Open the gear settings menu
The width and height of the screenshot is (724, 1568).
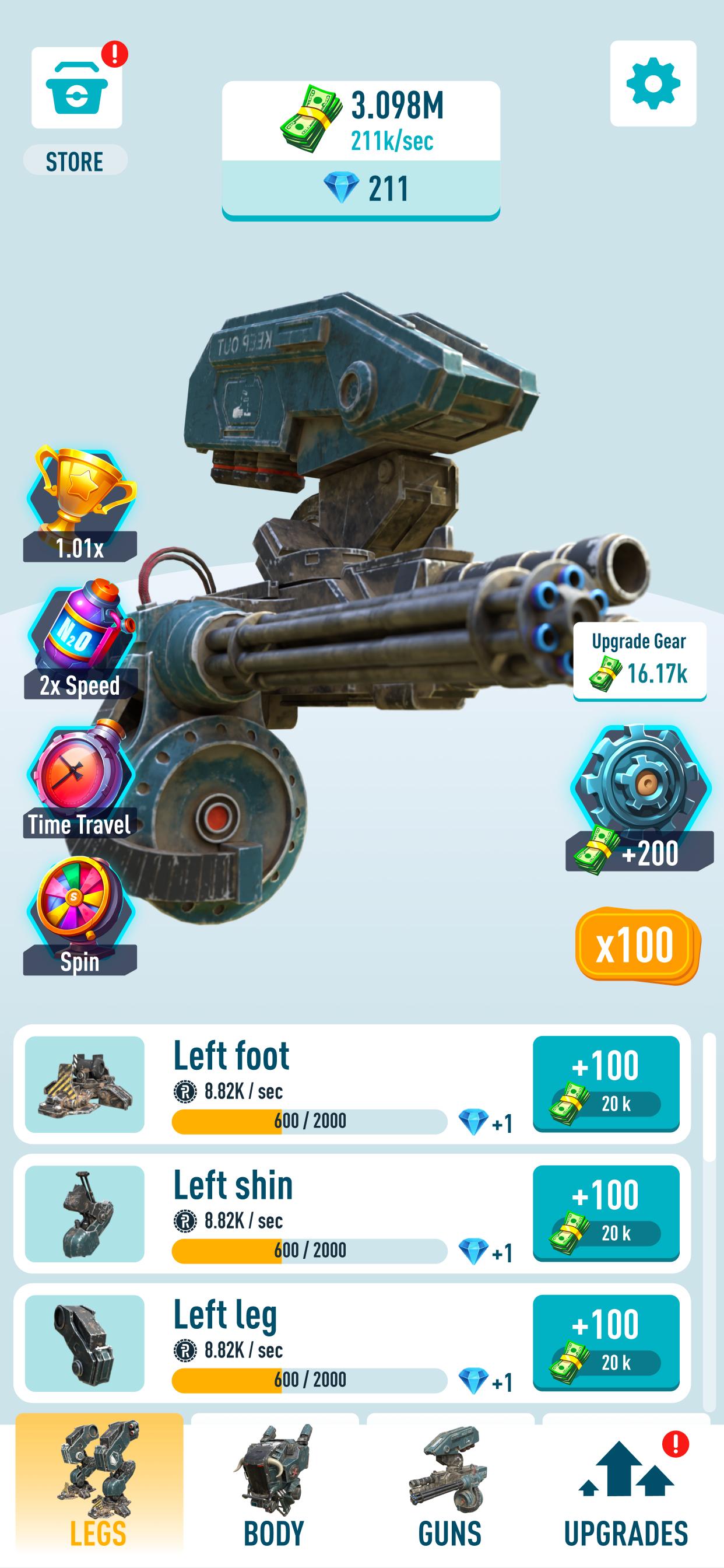pos(653,83)
